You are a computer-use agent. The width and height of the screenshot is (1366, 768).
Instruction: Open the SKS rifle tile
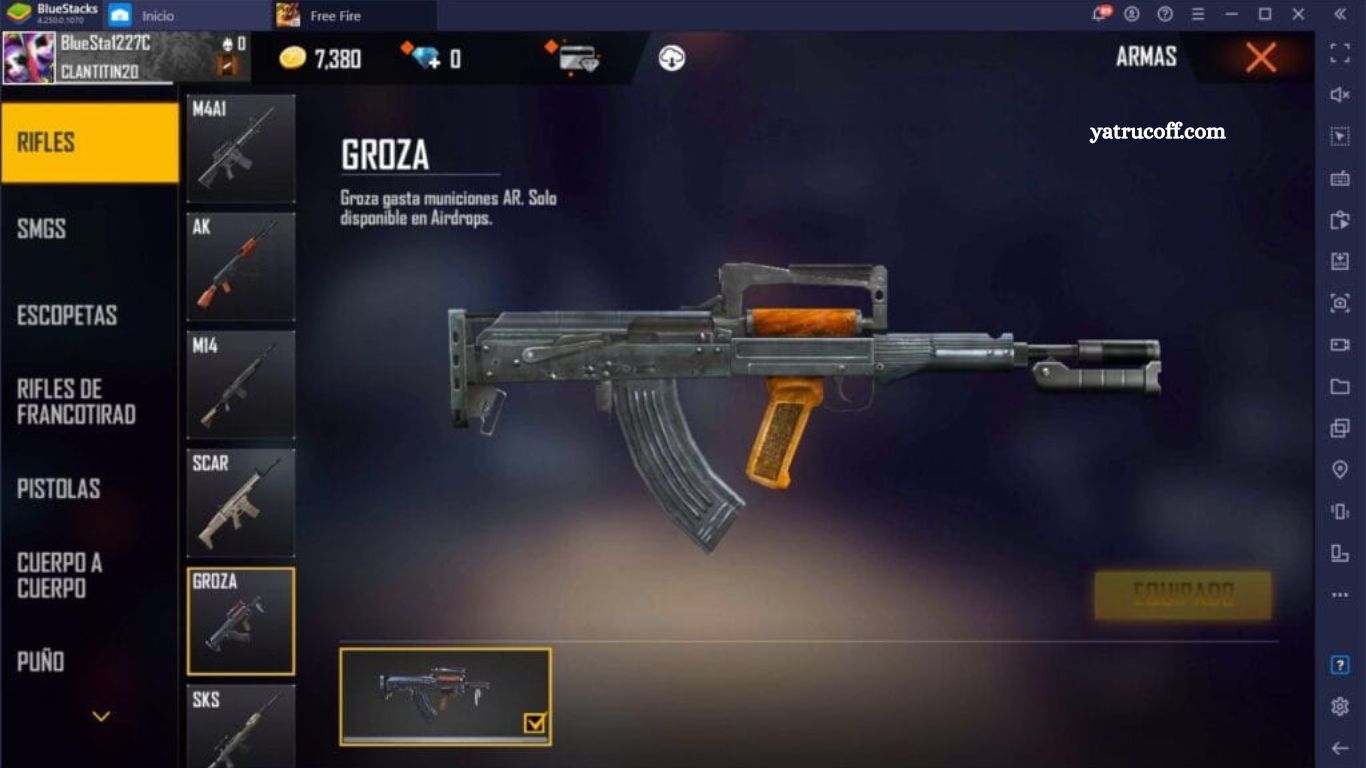point(241,726)
